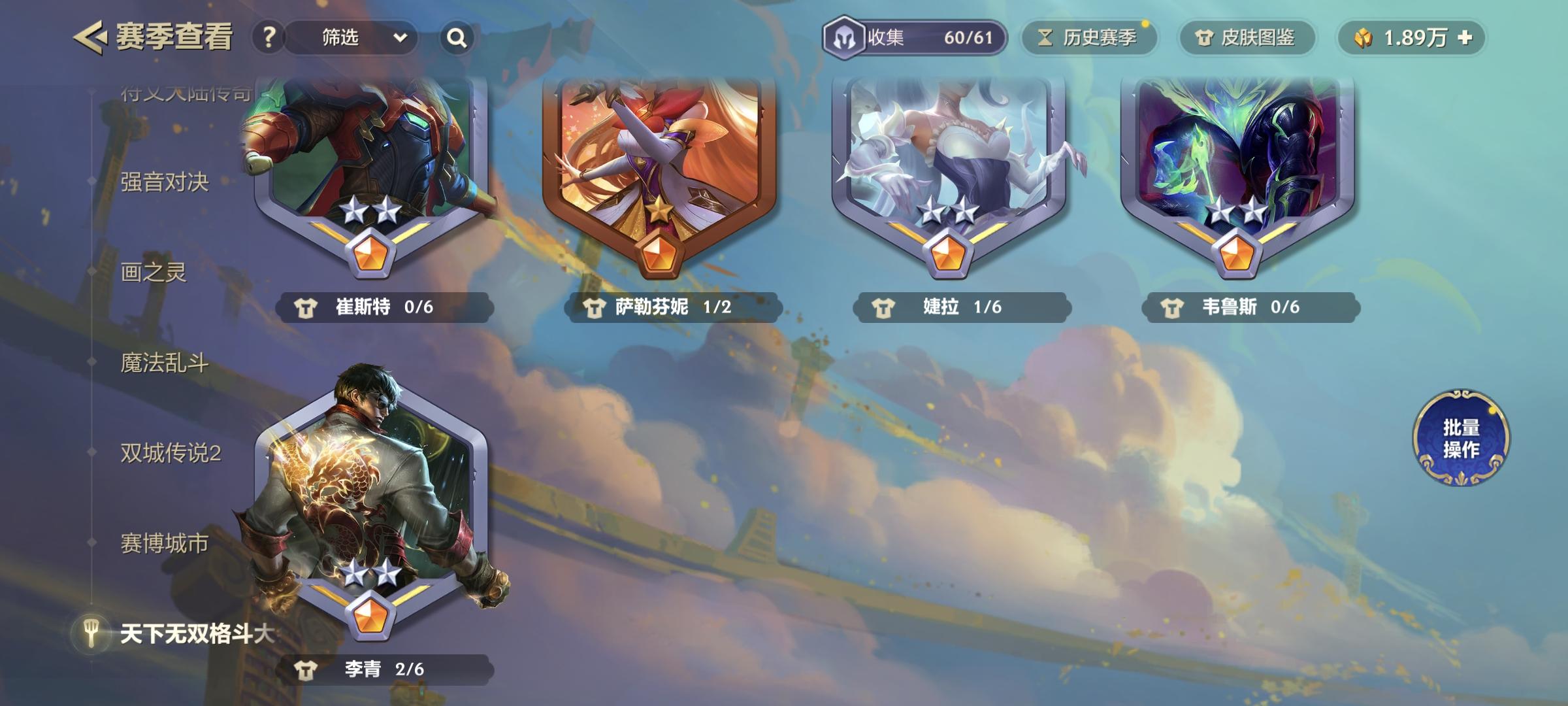Open 皮肤图鉴 skin gallery
The width and height of the screenshot is (1568, 706).
pos(1245,38)
